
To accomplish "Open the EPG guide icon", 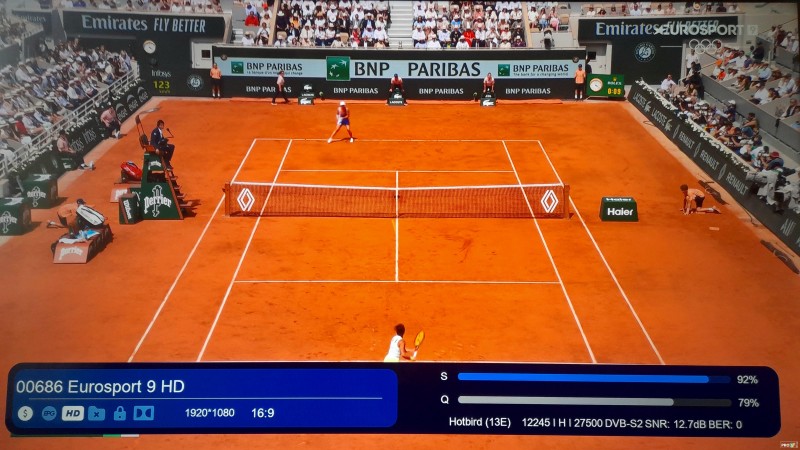I will coord(48,413).
